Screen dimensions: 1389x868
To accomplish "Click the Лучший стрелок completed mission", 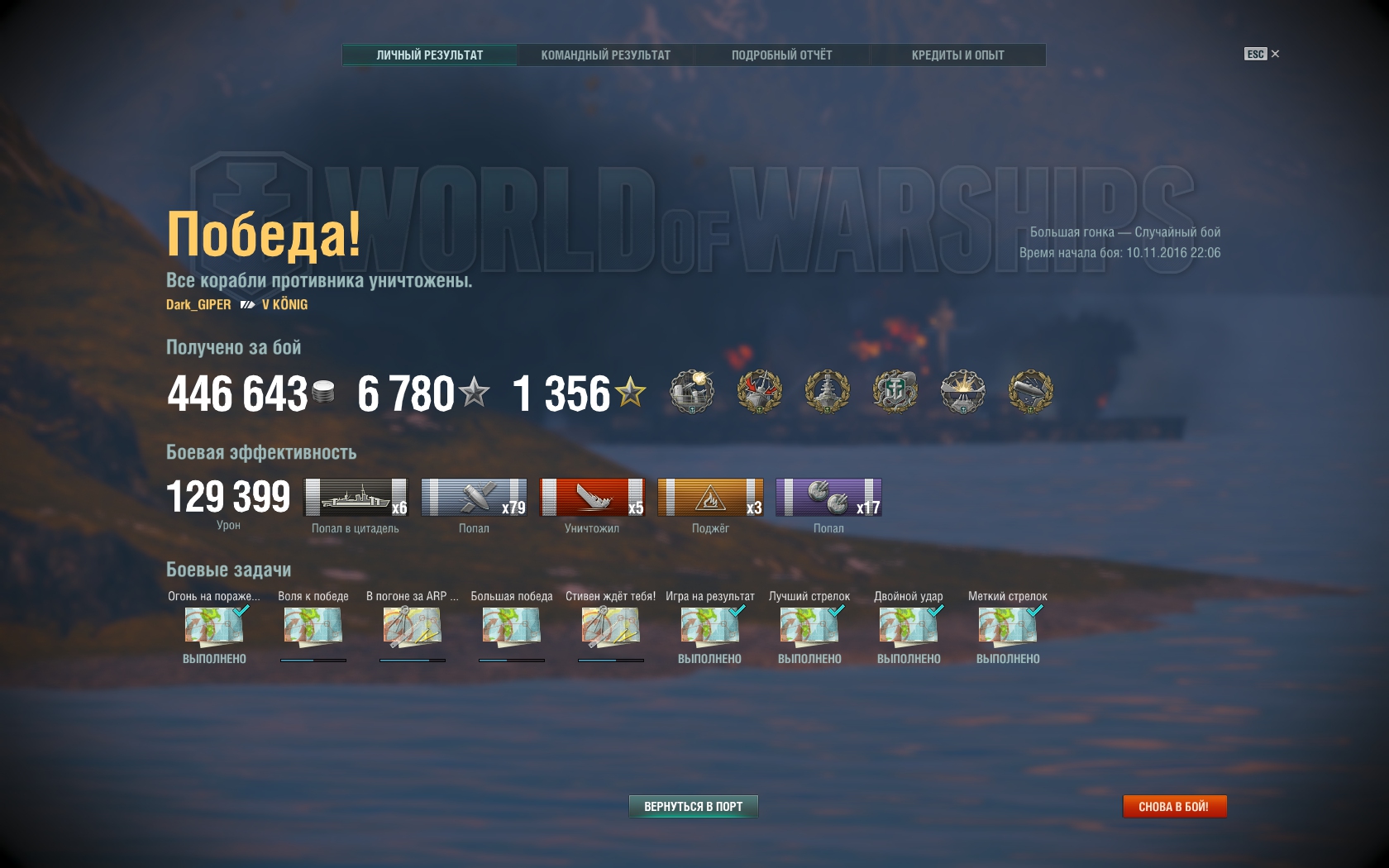I will tap(809, 627).
